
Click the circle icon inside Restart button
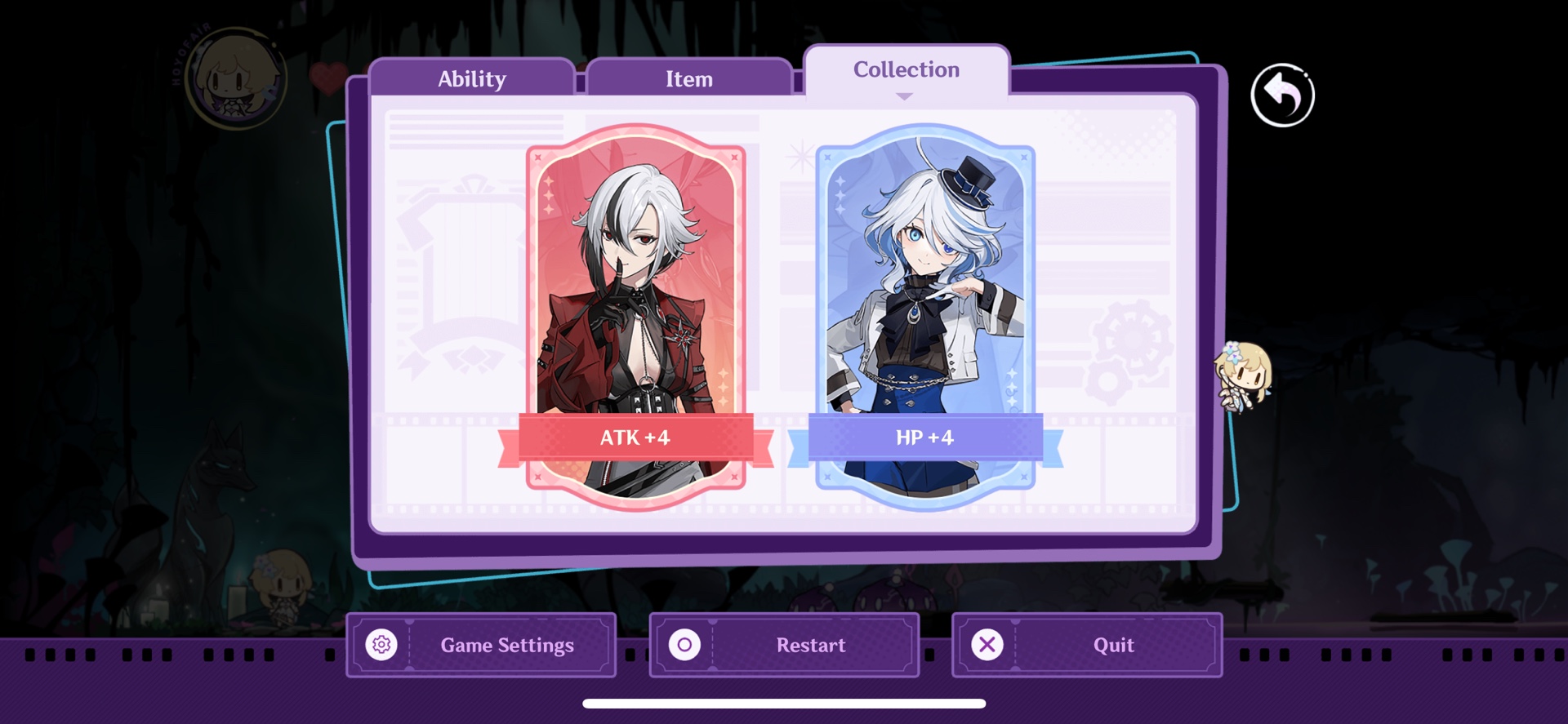pyautogui.click(x=684, y=645)
